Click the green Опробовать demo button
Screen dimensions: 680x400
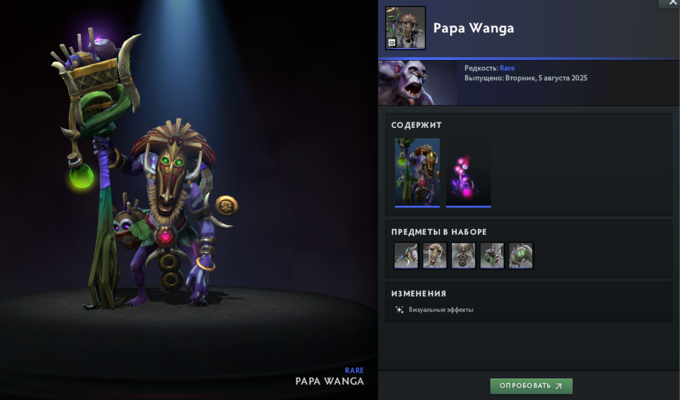531,385
